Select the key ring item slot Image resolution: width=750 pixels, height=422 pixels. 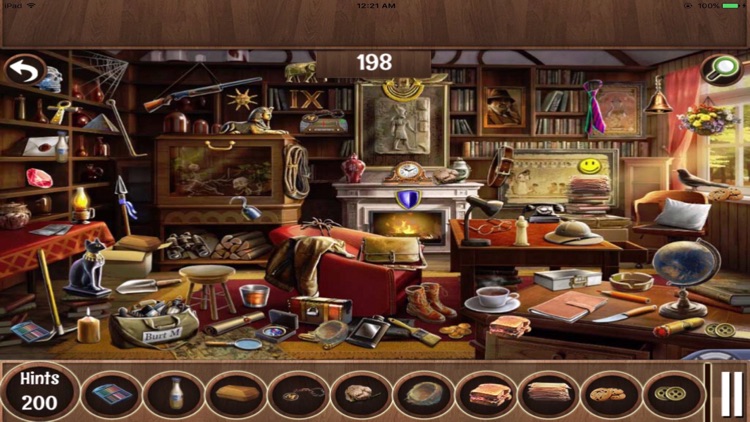(x=299, y=393)
